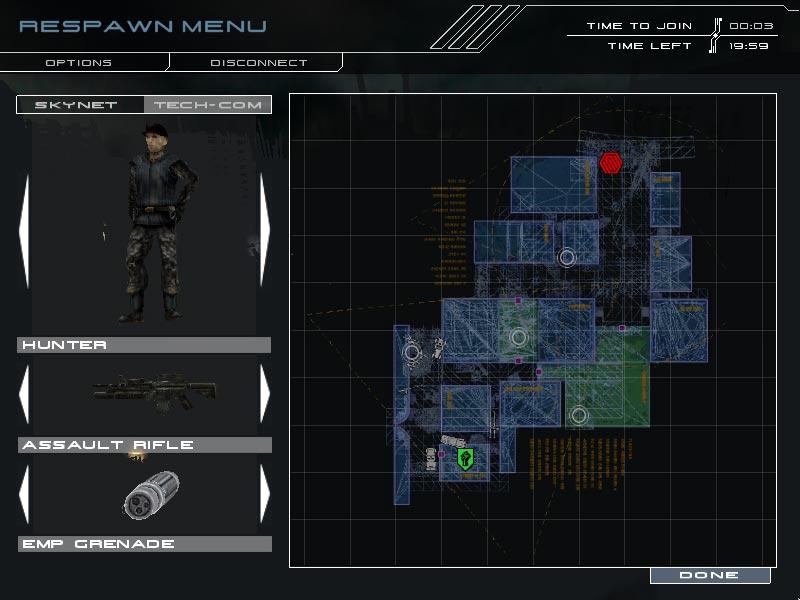Choose previous grenade before EMP Grenade
The width and height of the screenshot is (800, 600).
click(25, 493)
